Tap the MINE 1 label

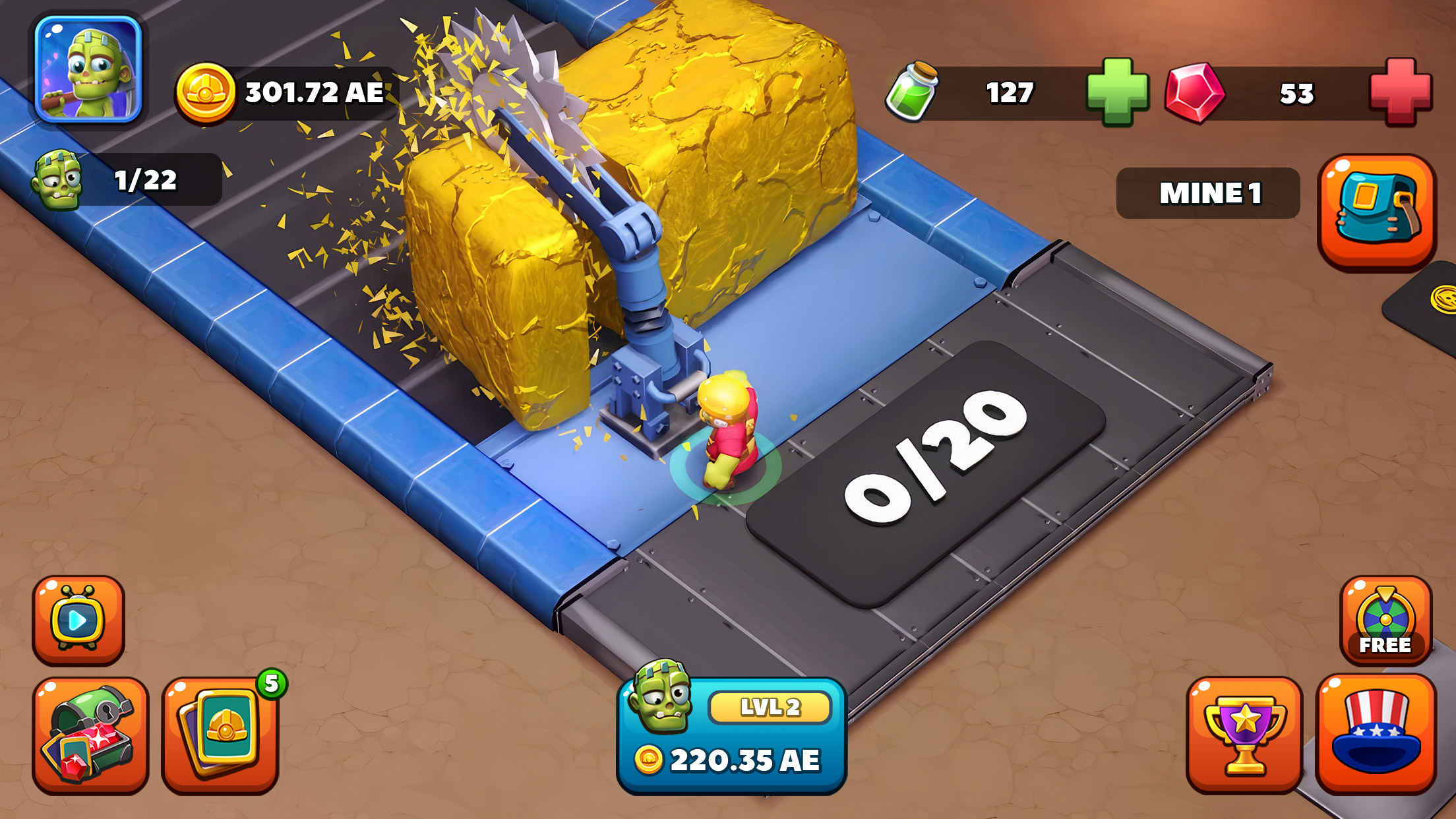[x=1213, y=192]
